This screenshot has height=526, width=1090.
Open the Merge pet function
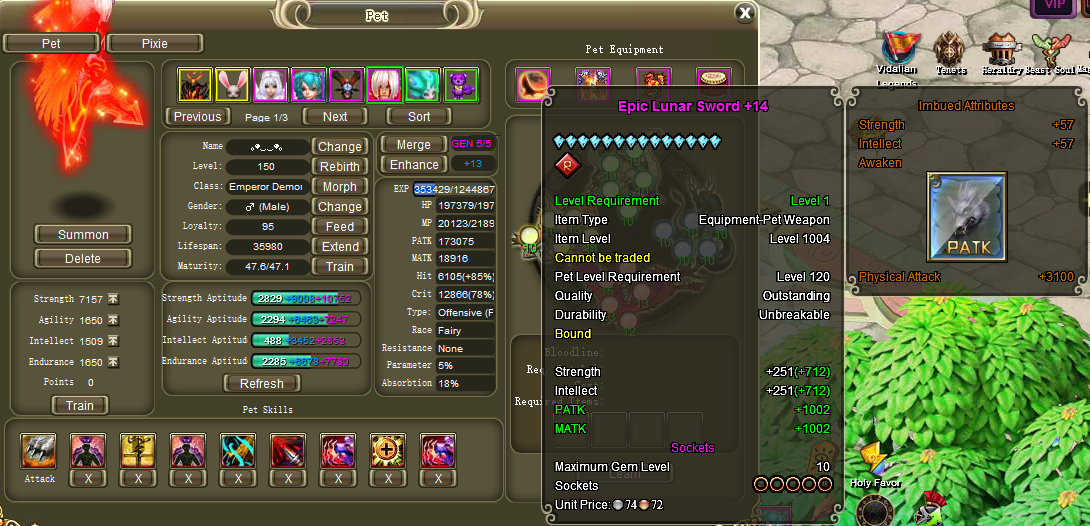(x=414, y=145)
